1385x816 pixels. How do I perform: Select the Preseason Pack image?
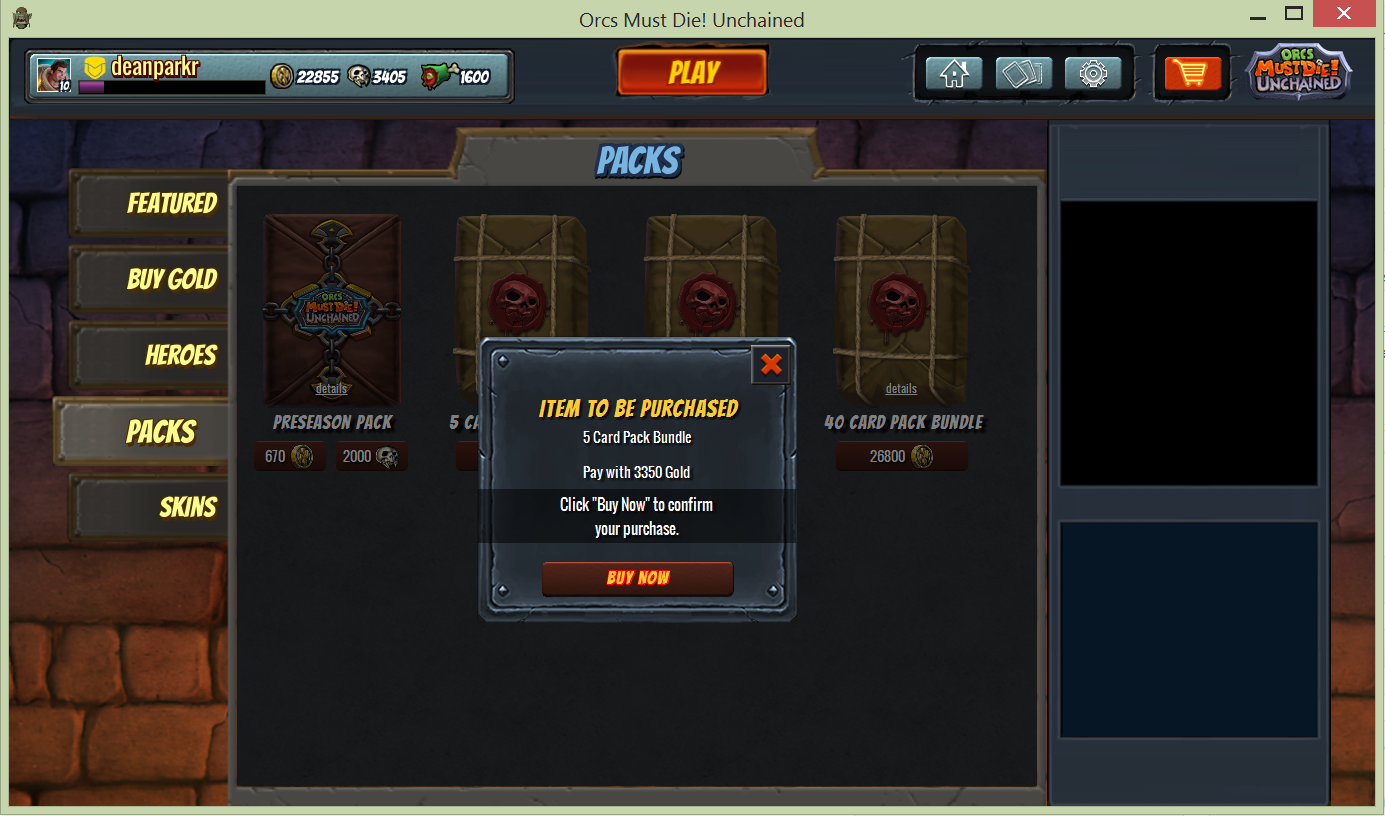click(332, 300)
